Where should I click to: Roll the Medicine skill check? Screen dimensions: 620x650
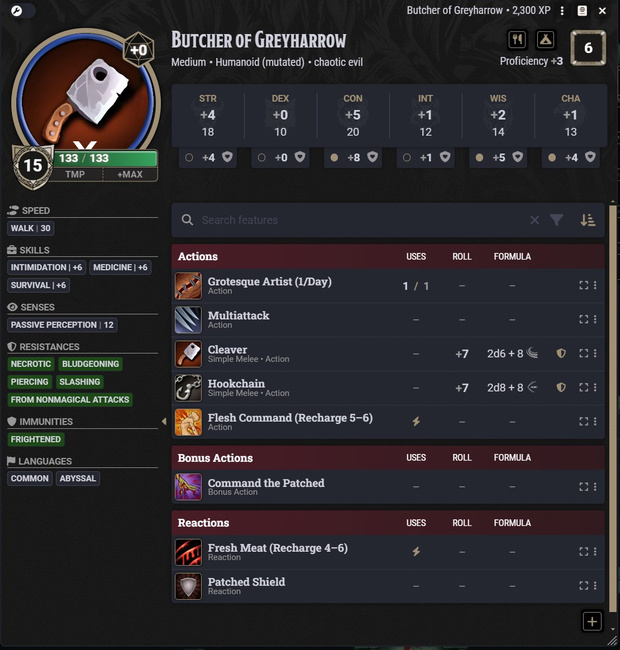tap(121, 268)
